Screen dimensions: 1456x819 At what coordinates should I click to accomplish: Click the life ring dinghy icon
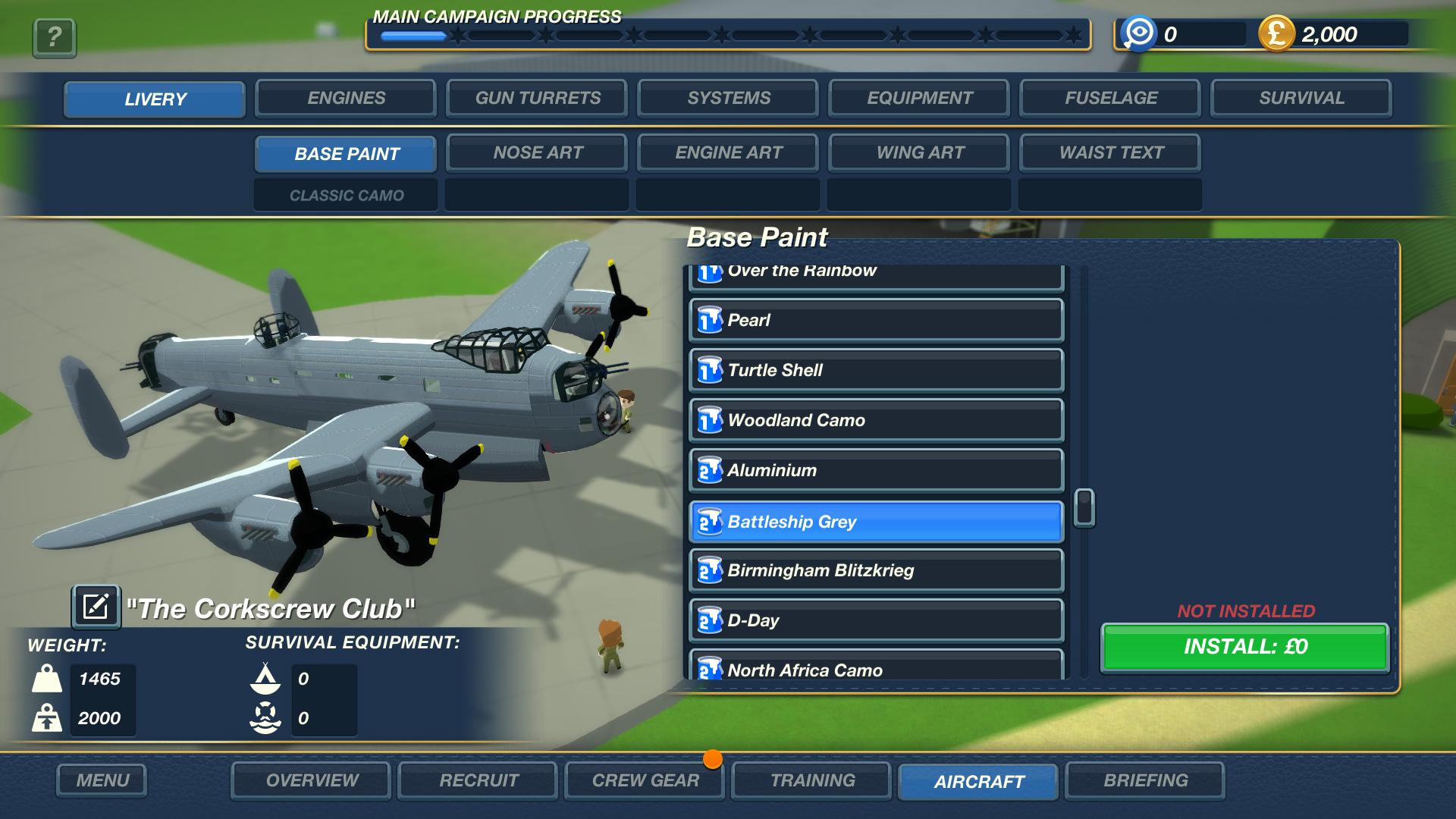pos(265,716)
